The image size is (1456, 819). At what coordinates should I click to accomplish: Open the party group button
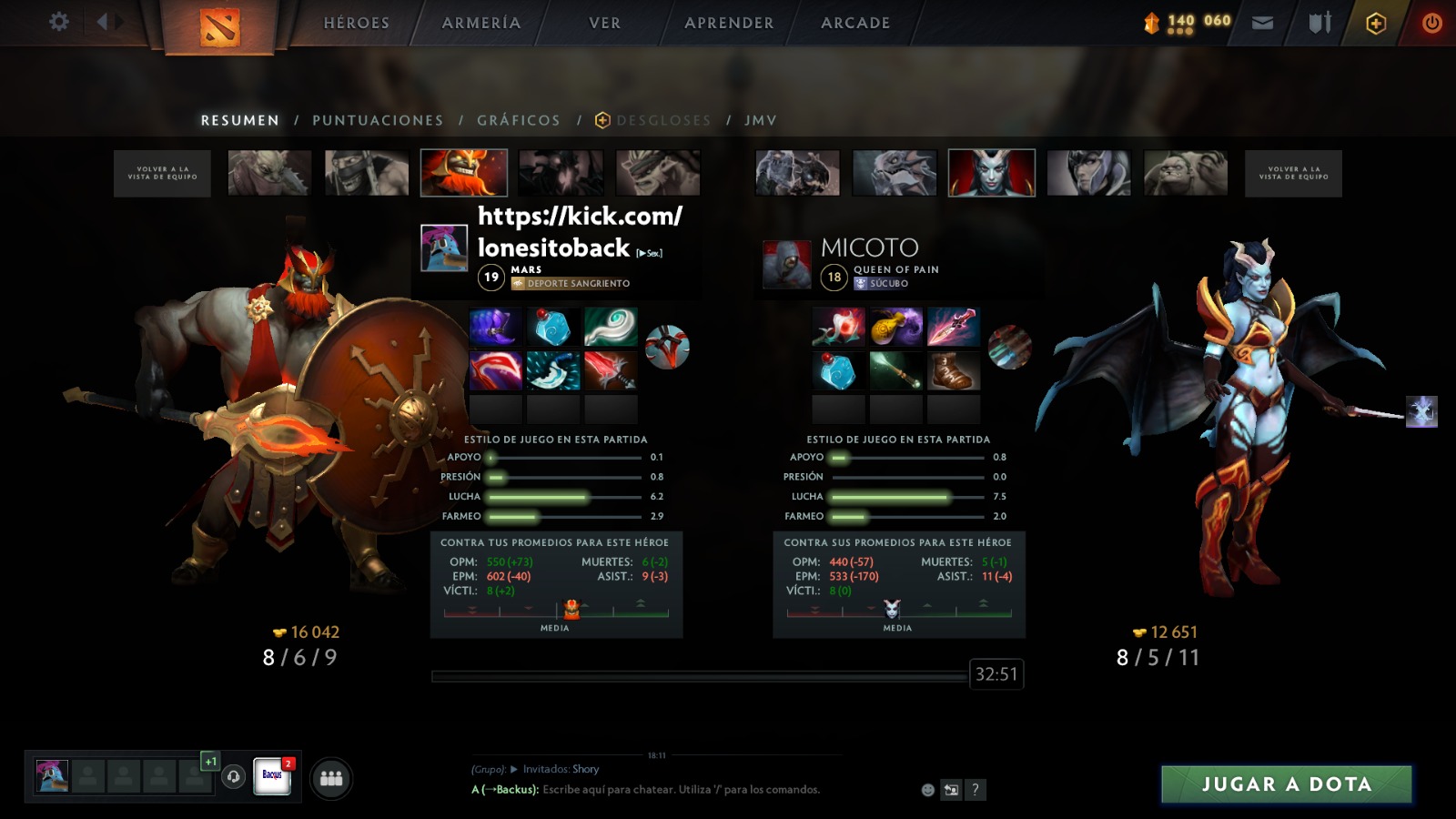coord(331,779)
